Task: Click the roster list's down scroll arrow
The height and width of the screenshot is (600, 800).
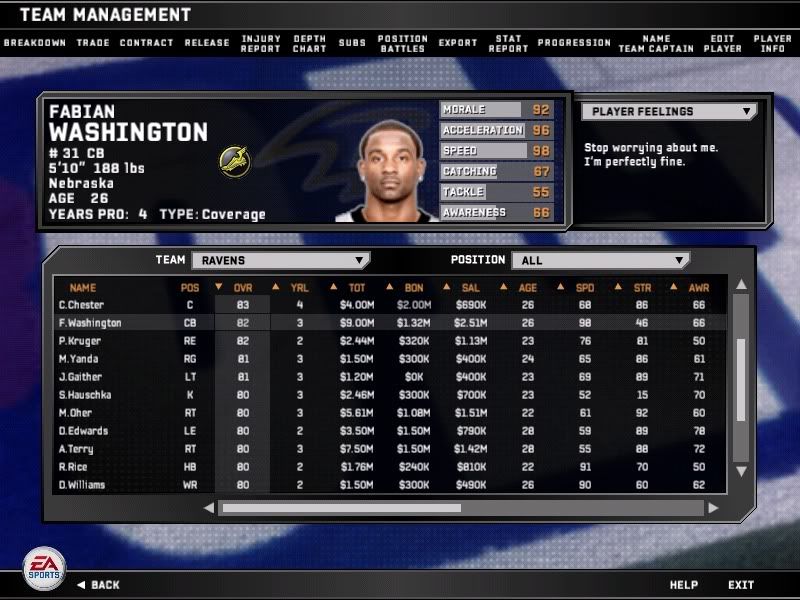Action: pos(741,470)
